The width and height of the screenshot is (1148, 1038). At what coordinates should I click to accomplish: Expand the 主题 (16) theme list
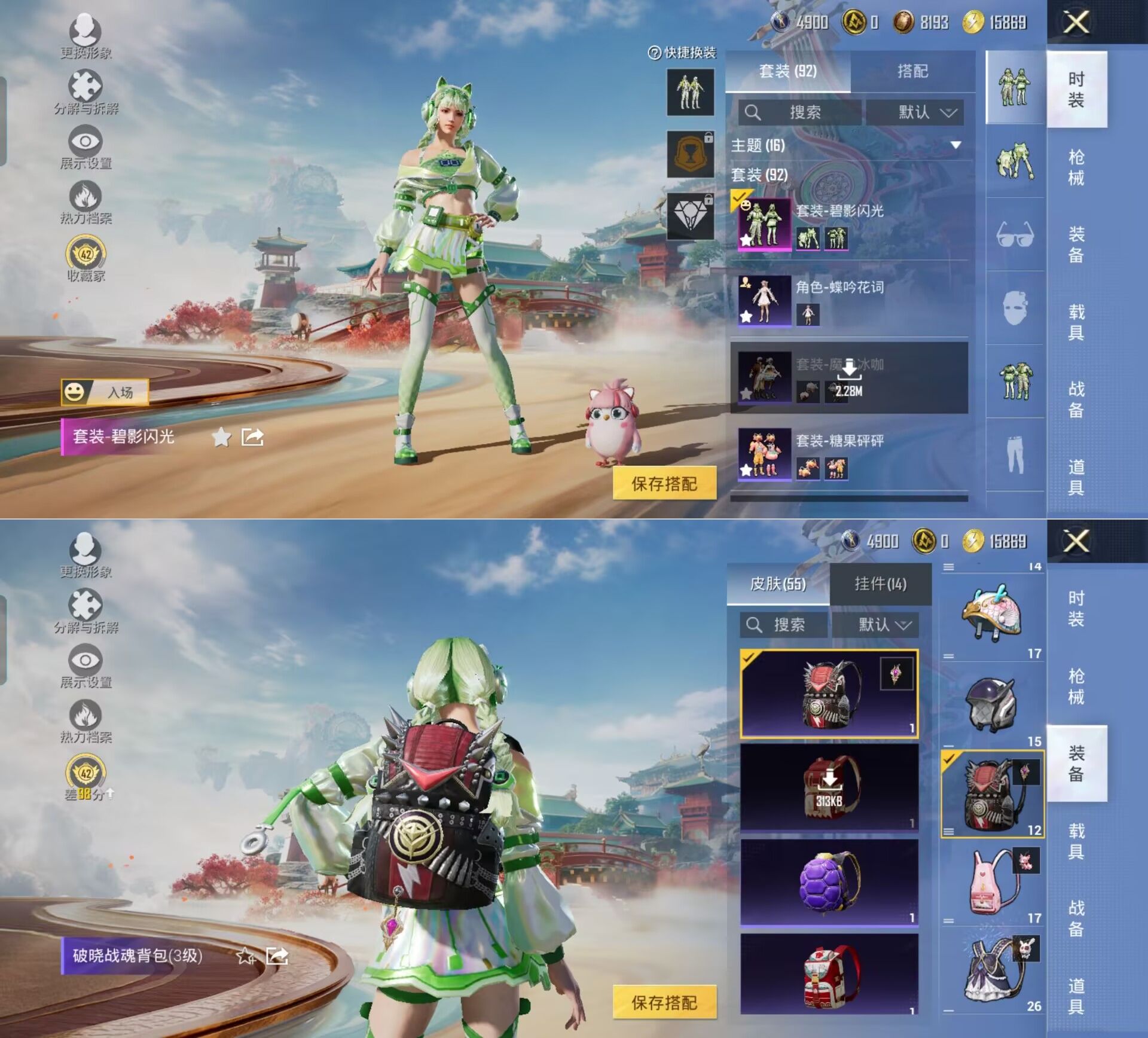coord(955,145)
